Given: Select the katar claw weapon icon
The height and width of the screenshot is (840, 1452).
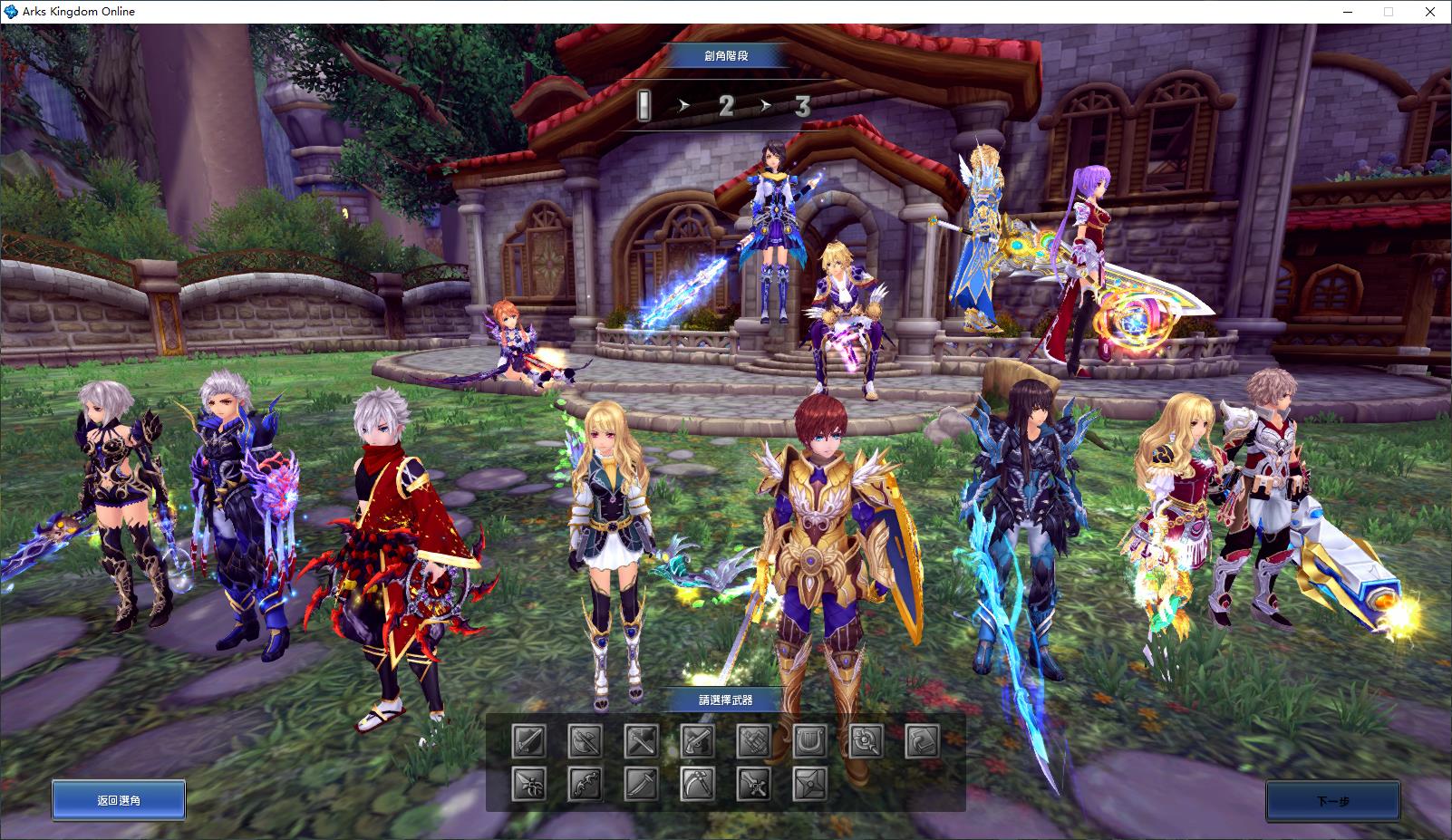Looking at the screenshot, I should (x=528, y=784).
